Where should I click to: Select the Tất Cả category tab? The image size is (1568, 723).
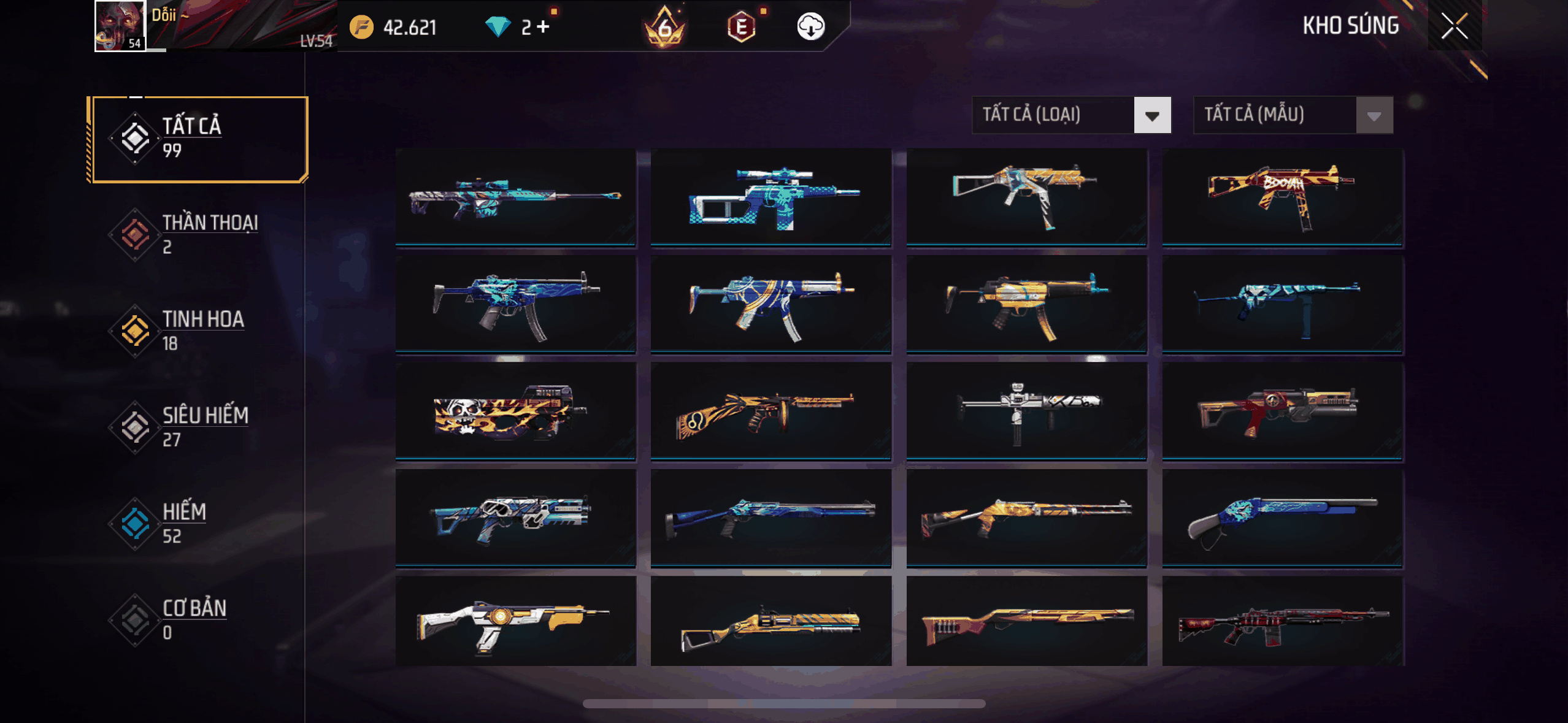point(198,139)
